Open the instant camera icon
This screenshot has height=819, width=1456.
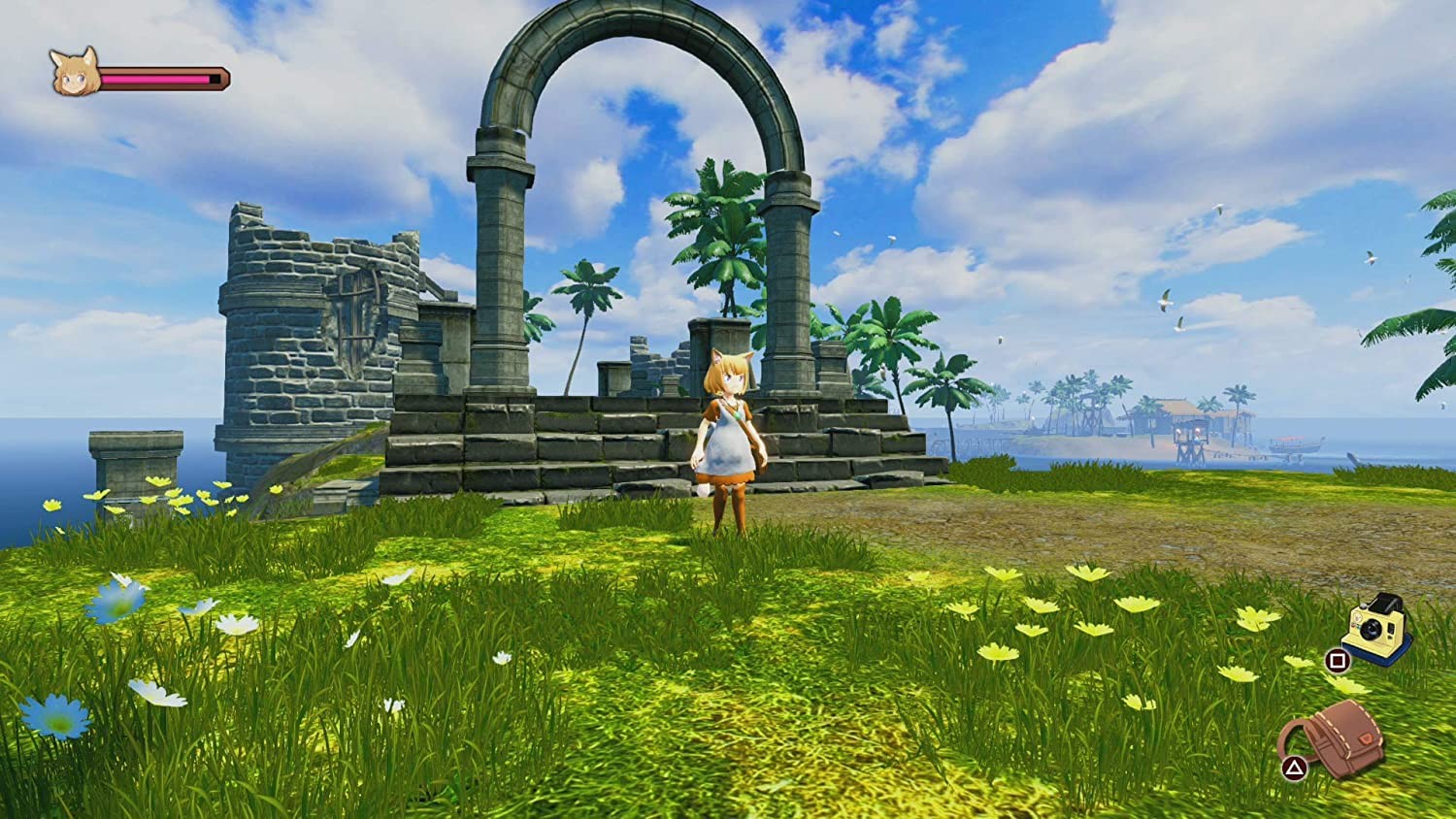(x=1376, y=628)
